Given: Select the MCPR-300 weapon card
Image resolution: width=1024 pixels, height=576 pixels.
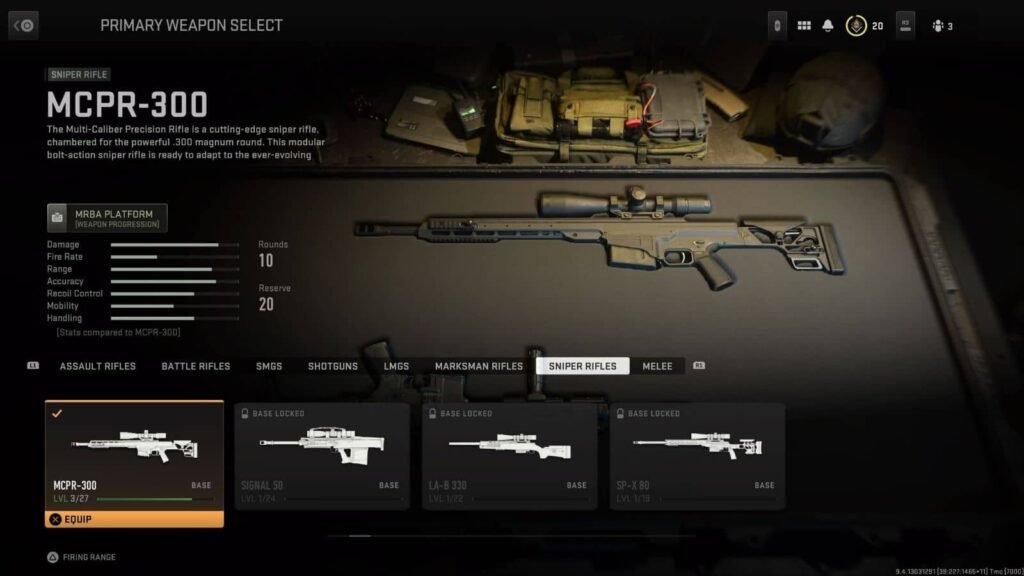Looking at the screenshot, I should point(134,455).
